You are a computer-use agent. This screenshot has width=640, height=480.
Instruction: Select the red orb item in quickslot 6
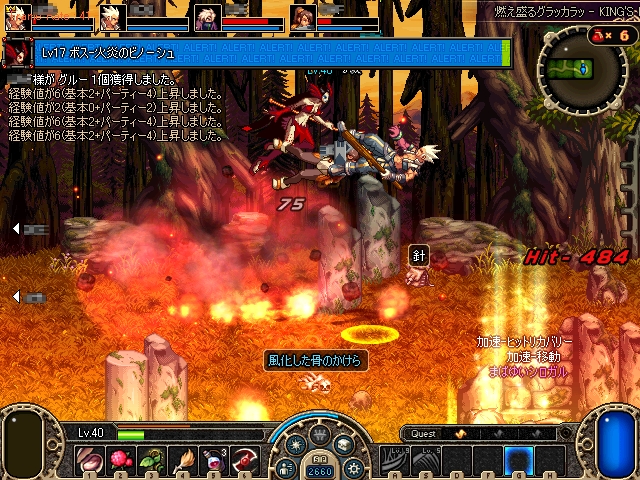click(247, 460)
